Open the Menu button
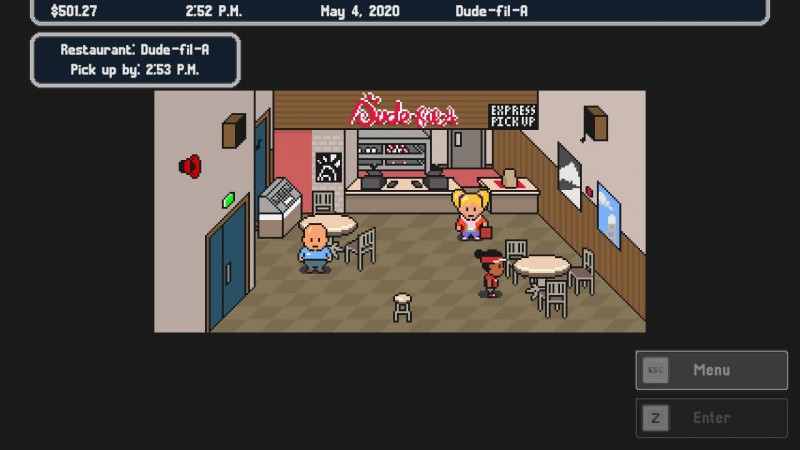The height and width of the screenshot is (450, 800). [711, 370]
